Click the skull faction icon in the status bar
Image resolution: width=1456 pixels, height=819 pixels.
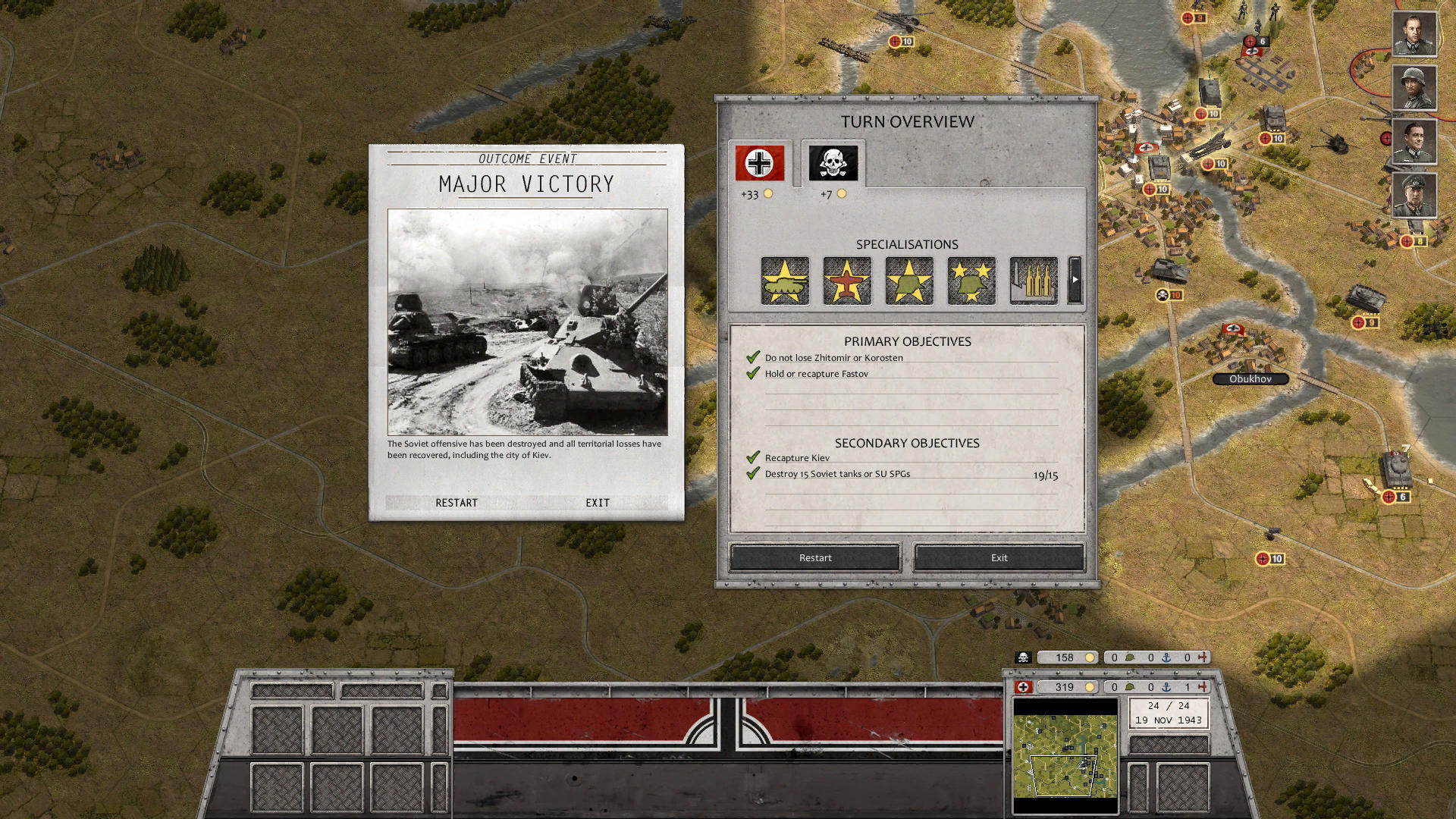point(1023,657)
